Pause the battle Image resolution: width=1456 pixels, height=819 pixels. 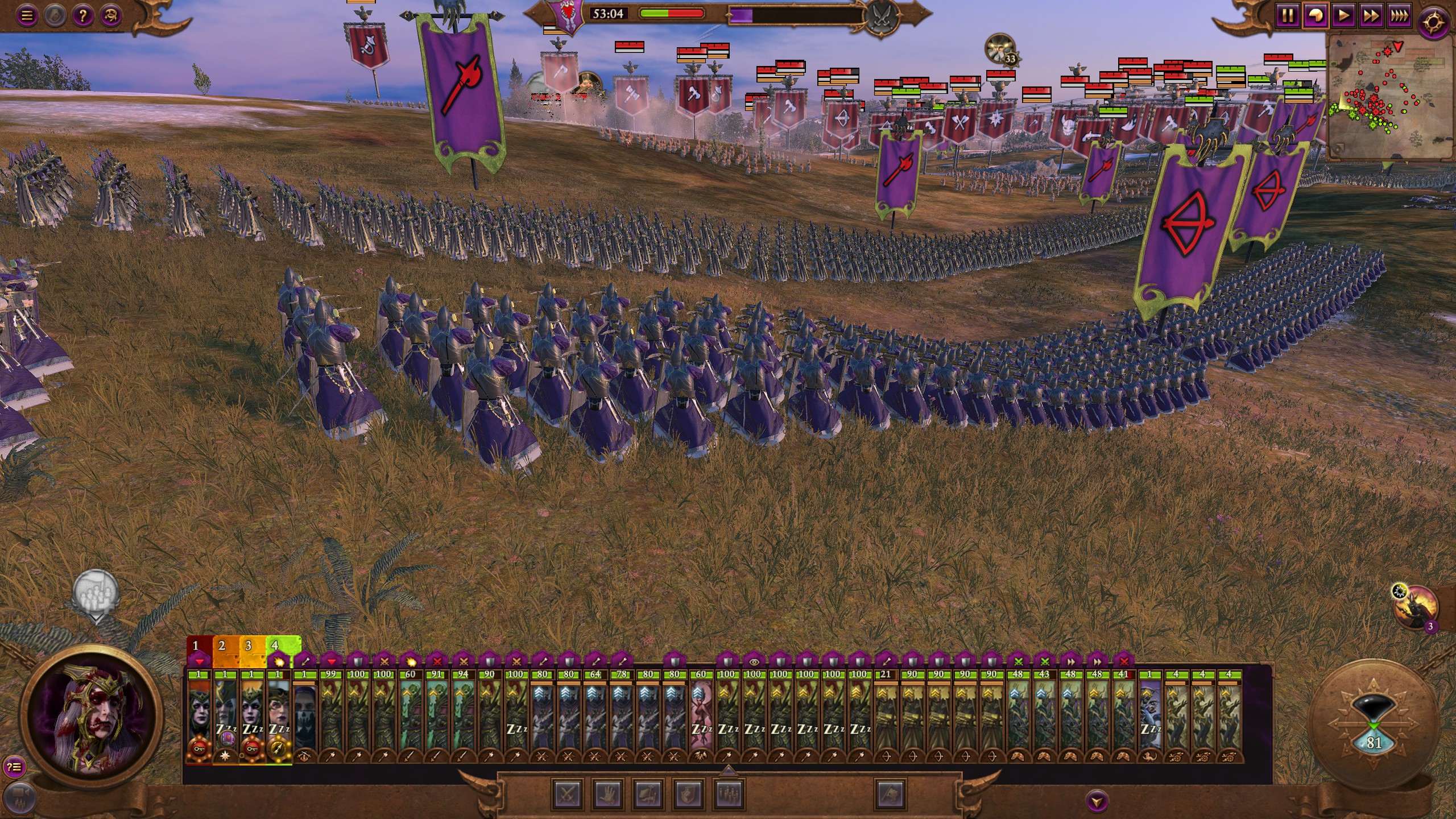(1287, 15)
